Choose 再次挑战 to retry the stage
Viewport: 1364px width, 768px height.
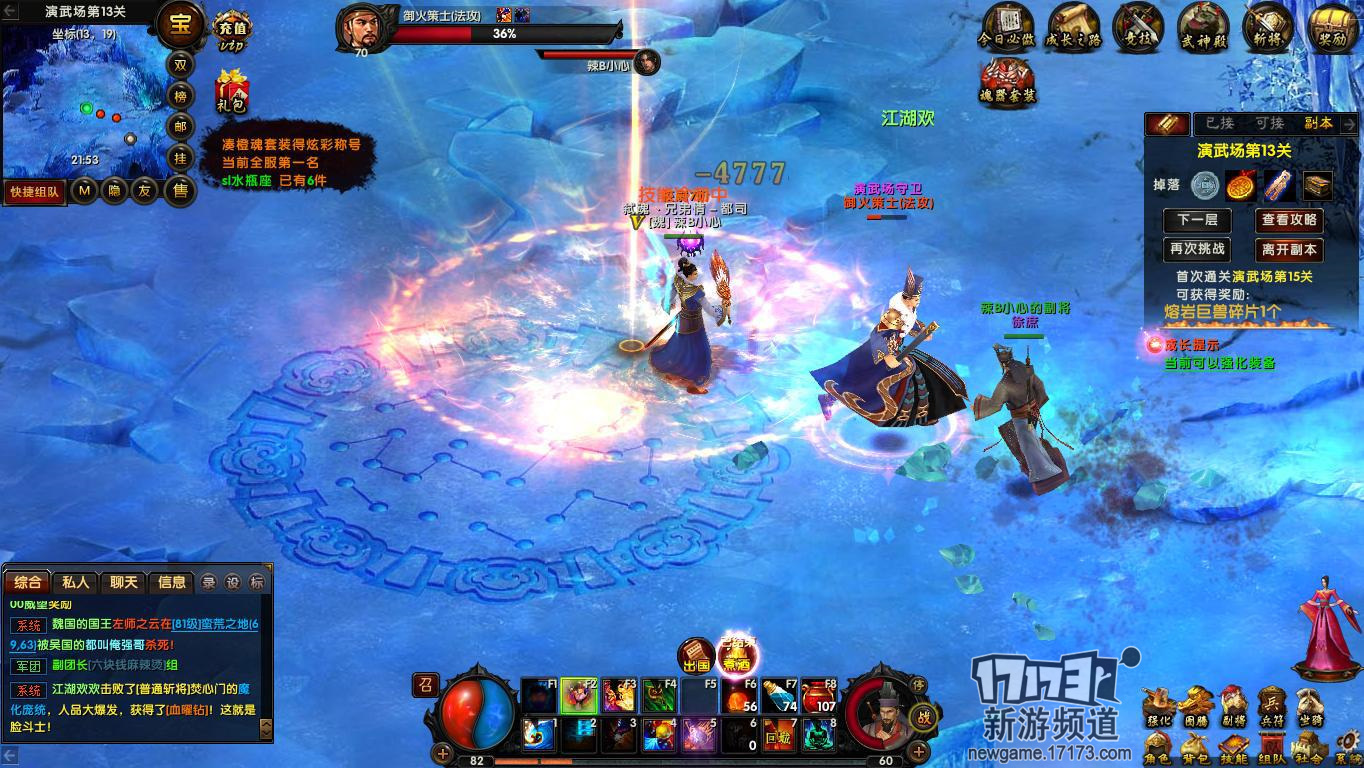coord(1196,249)
